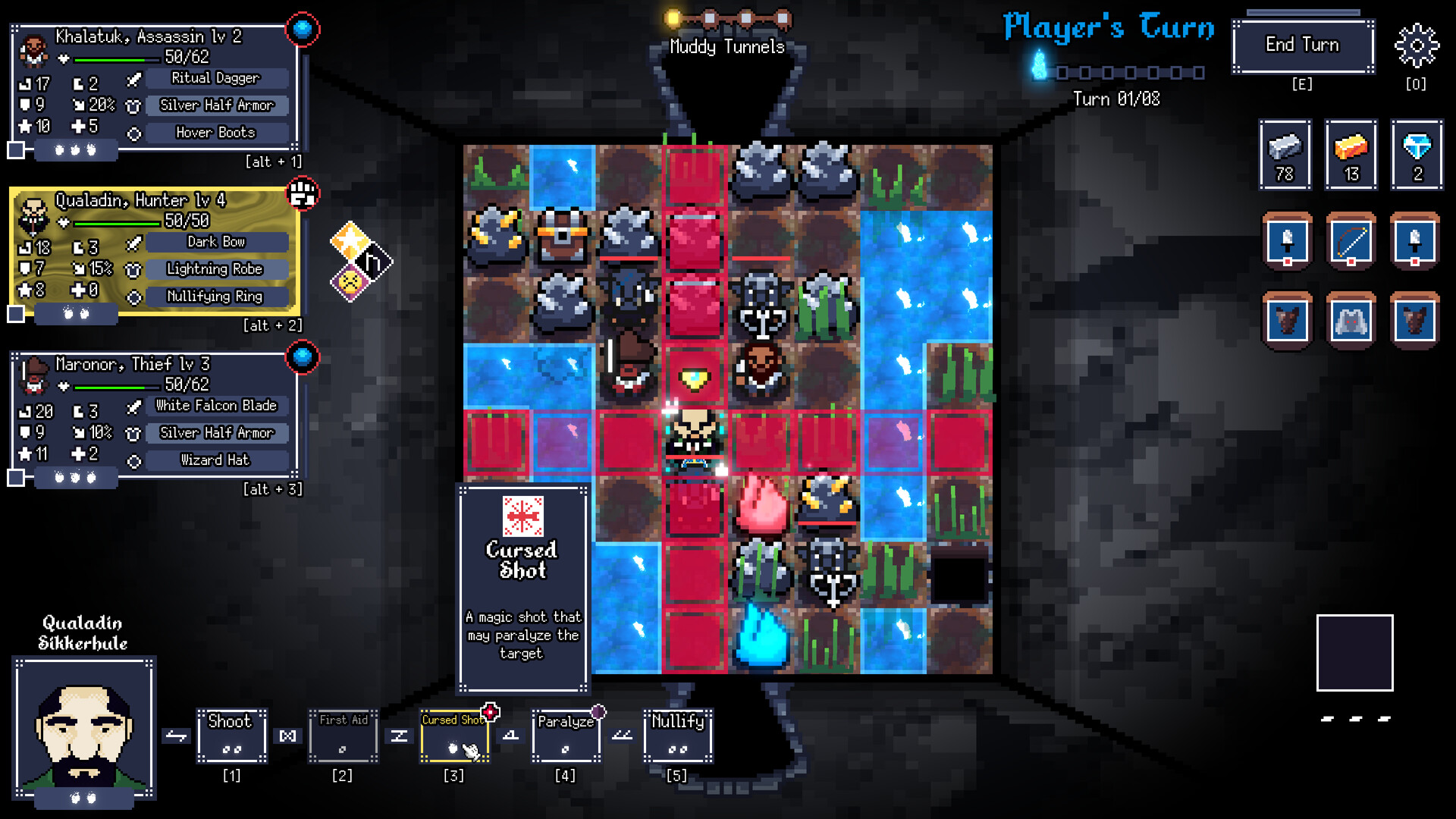The image size is (1456, 819).
Task: Toggle the checkbox on Khalatuk's panel
Action: [17, 150]
